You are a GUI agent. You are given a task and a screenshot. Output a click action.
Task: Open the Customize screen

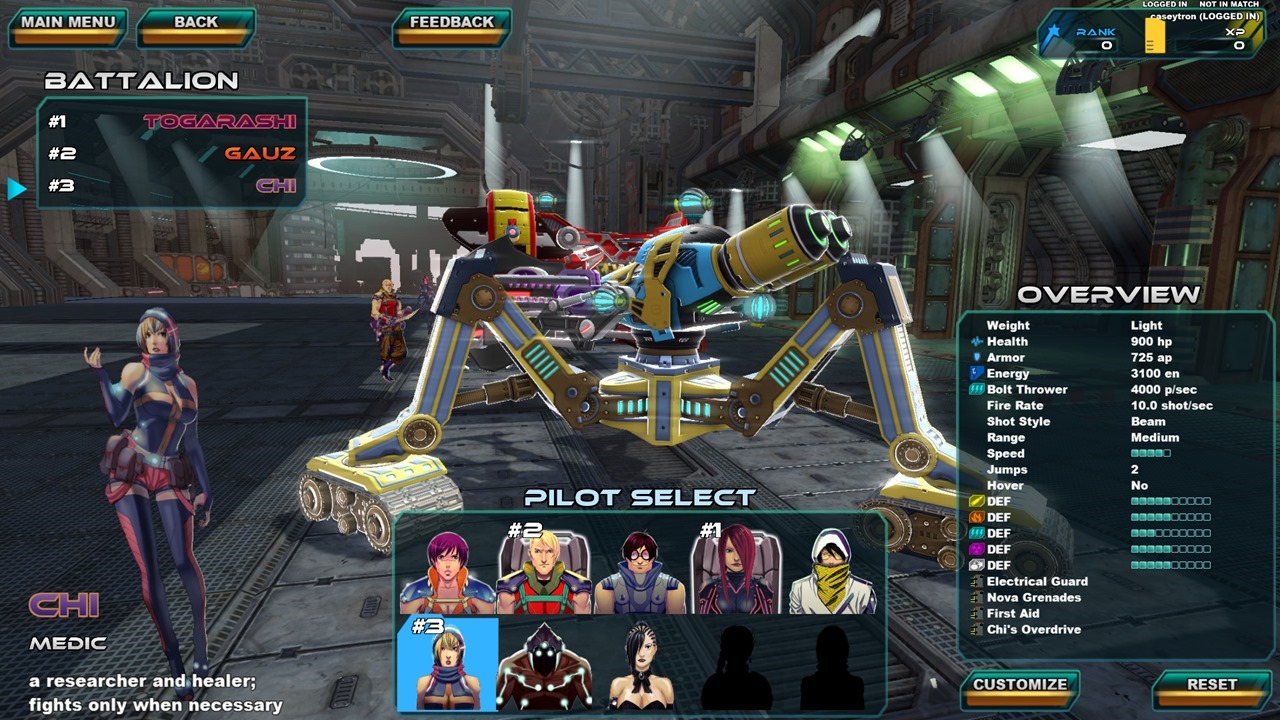(1020, 686)
